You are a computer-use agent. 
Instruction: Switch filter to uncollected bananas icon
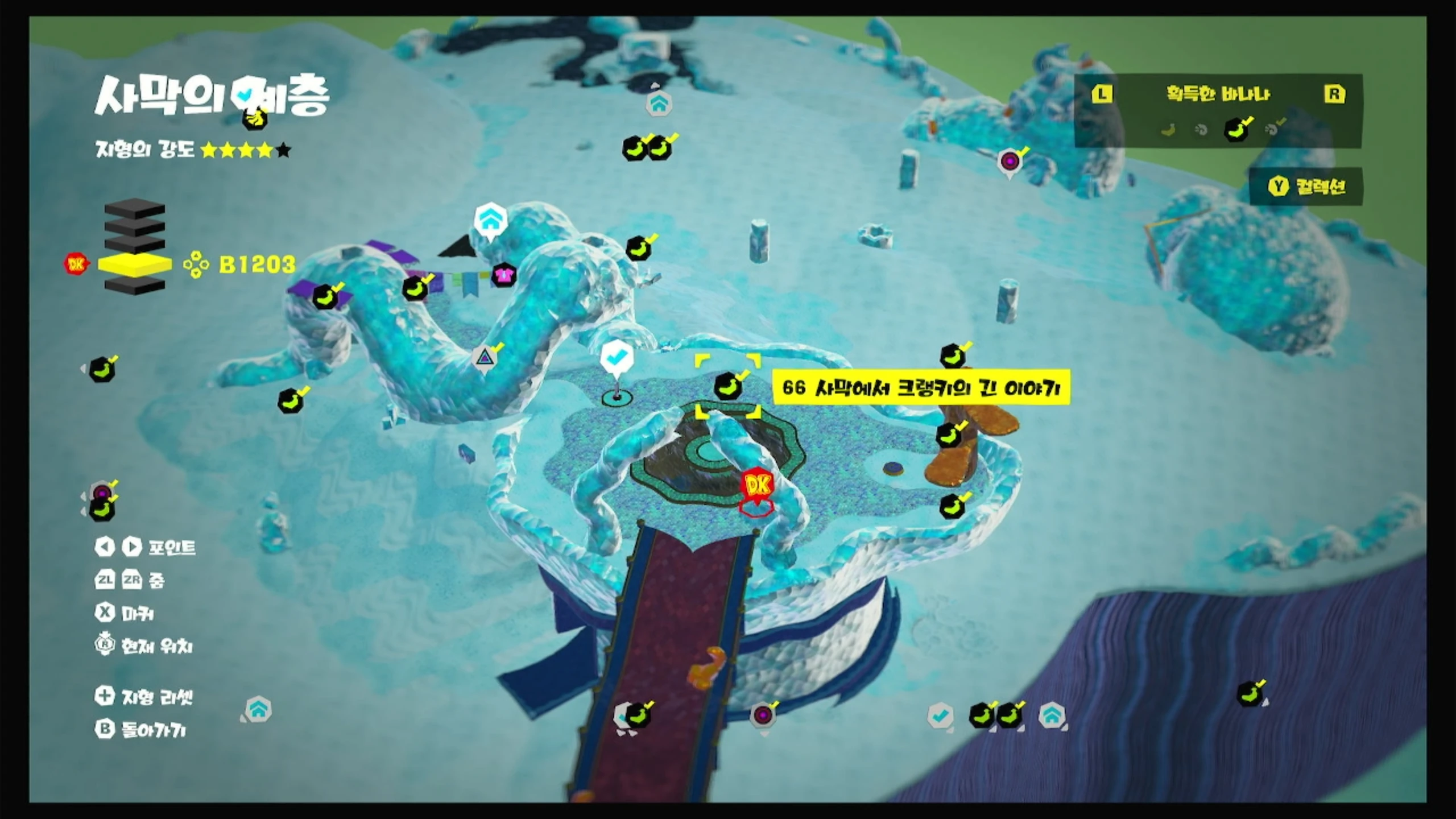[1168, 130]
